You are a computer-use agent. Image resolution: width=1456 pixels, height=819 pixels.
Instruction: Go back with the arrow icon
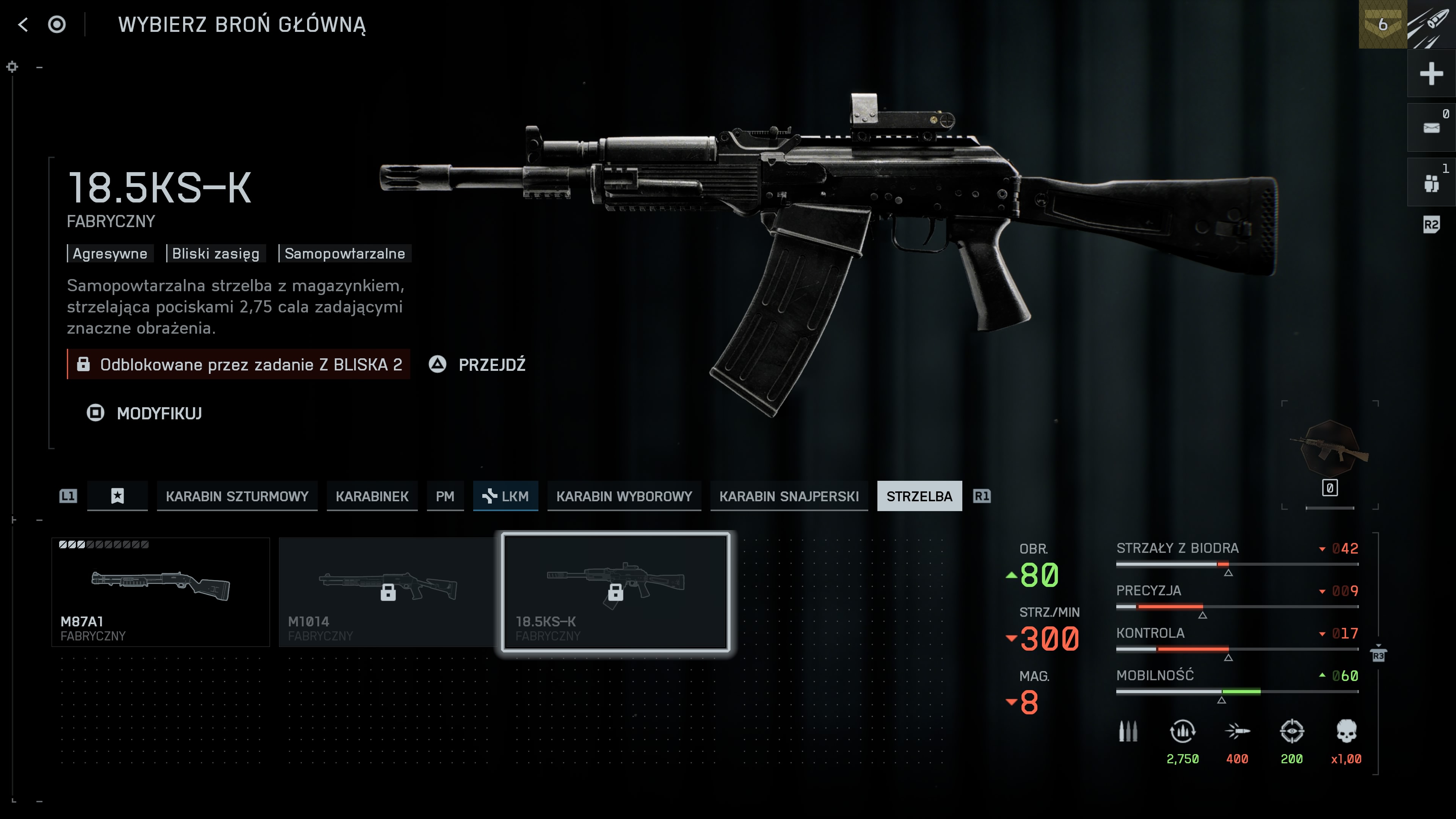point(23,24)
